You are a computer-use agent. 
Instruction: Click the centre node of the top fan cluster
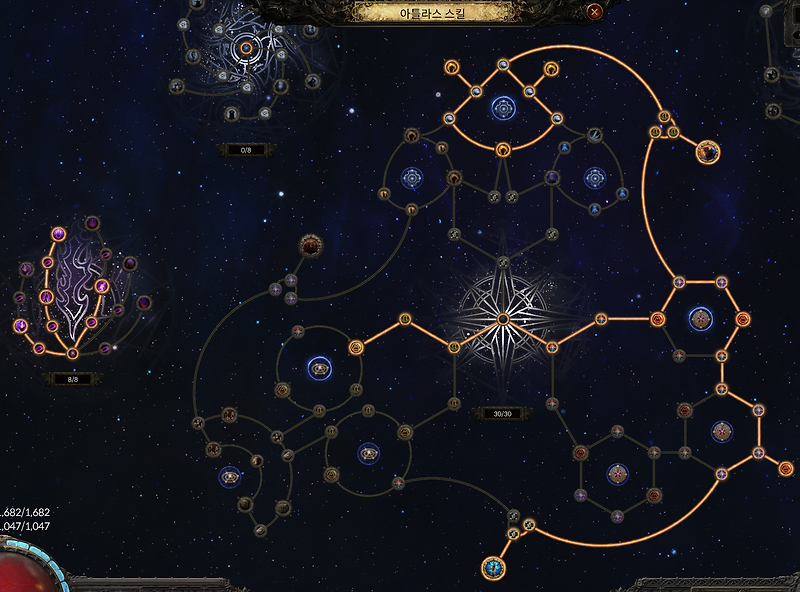coord(502,106)
